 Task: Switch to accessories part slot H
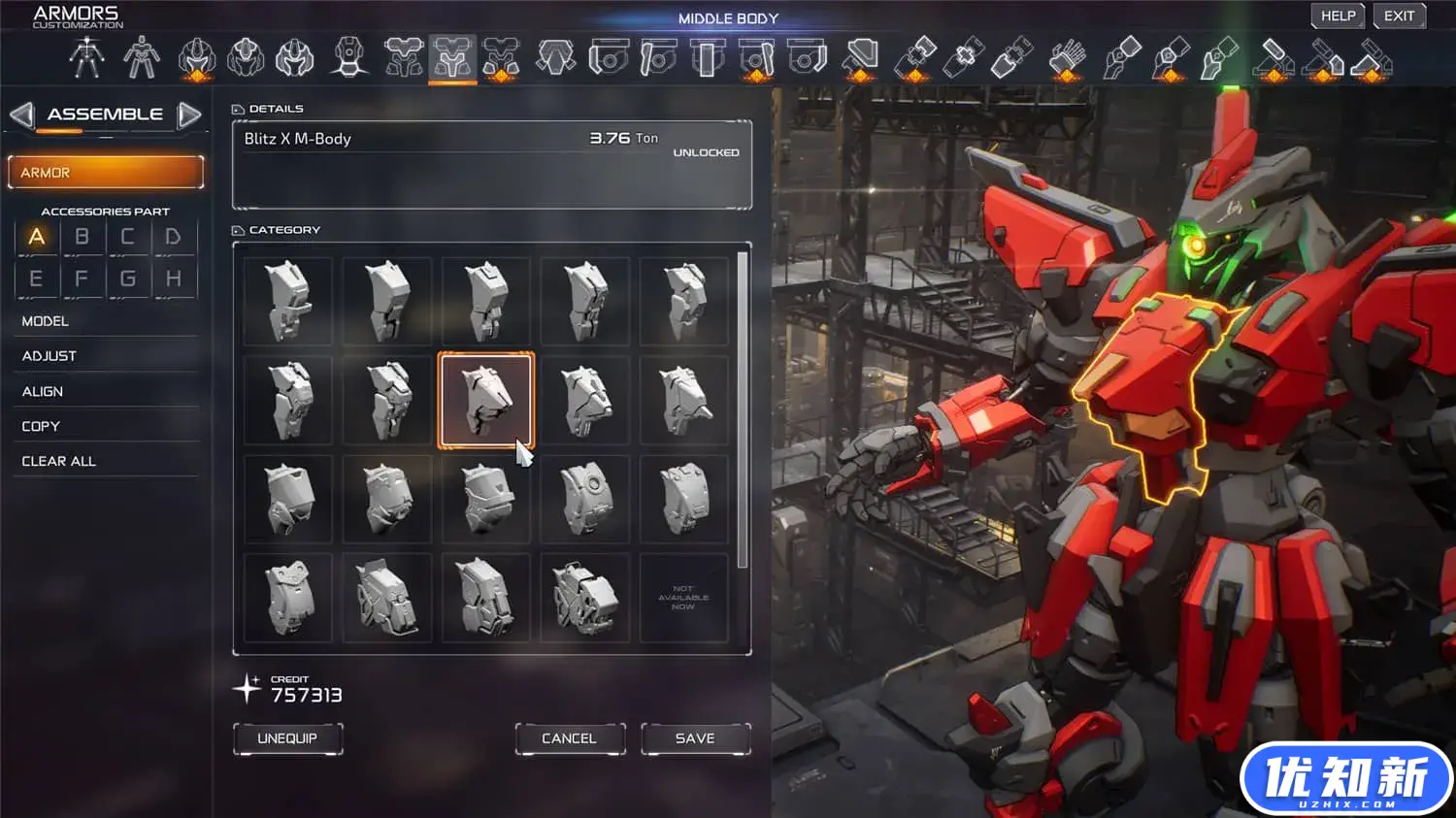tap(174, 279)
